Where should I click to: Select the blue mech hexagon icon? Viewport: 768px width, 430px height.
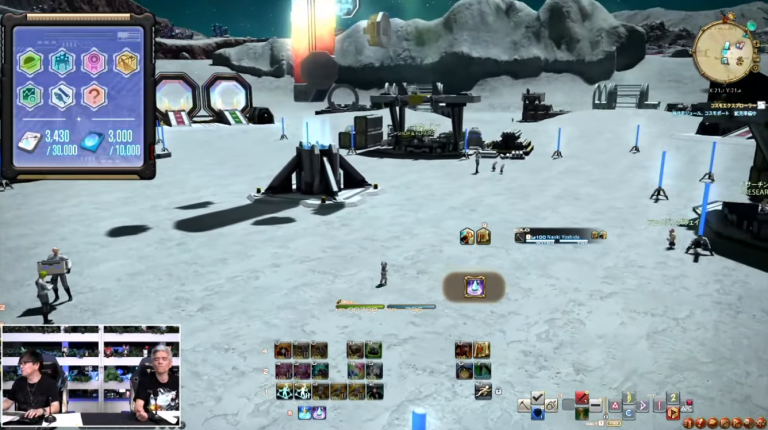pos(63,63)
